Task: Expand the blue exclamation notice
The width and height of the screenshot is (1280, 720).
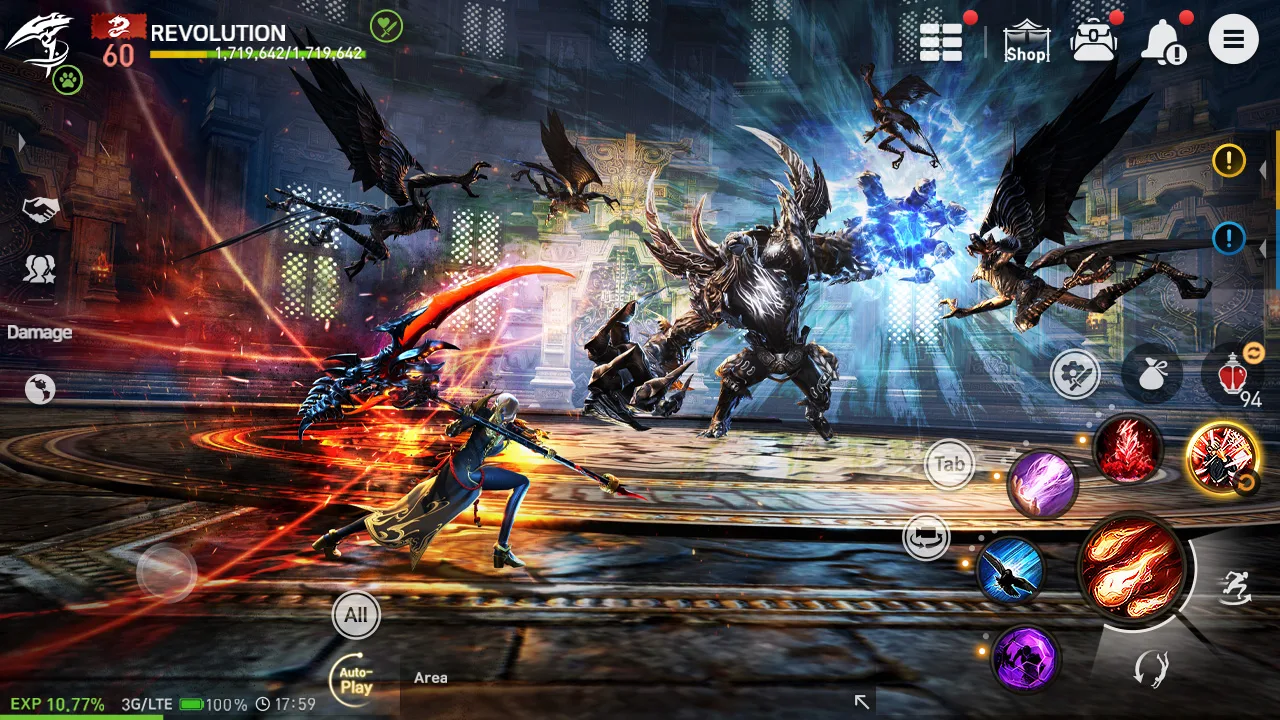Action: tap(1229, 239)
